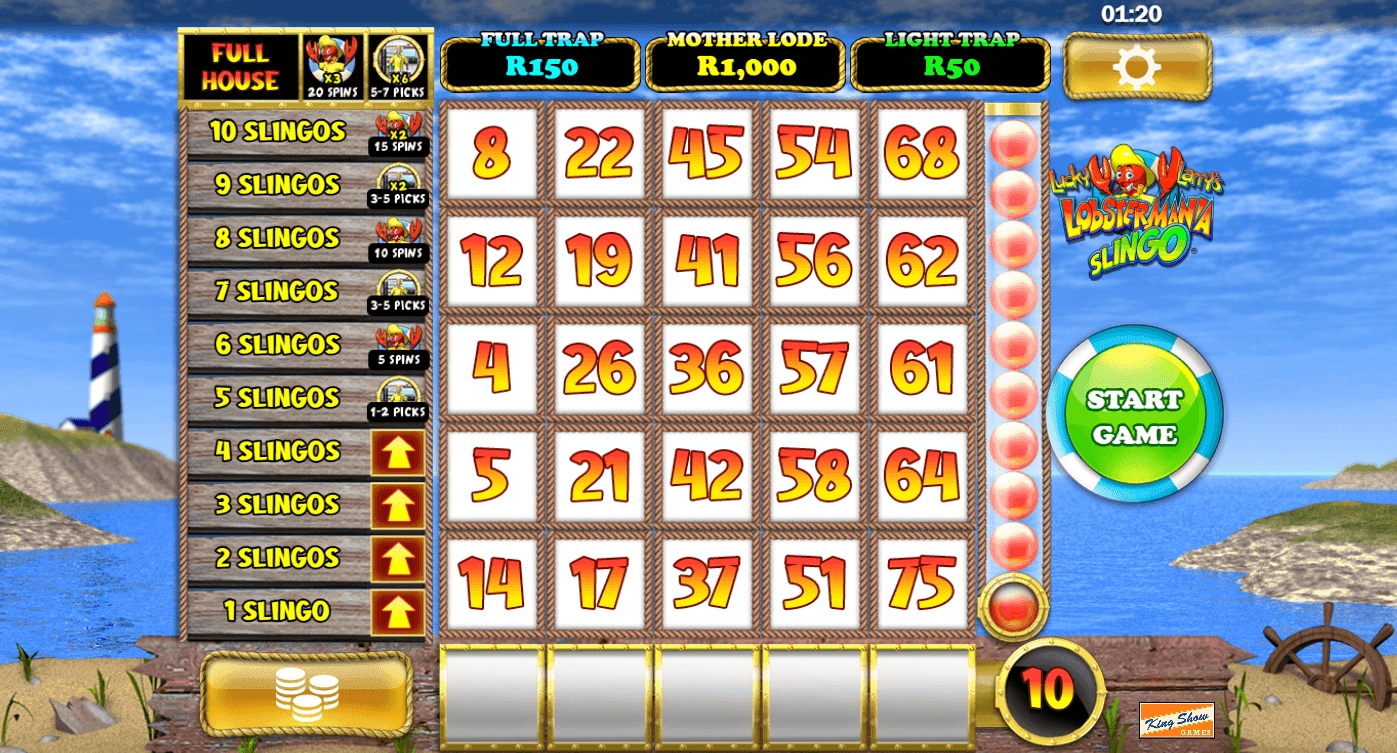Screen dimensions: 1397x753
Task: Click the FULL TRAP R150 display
Action: click(x=540, y=62)
